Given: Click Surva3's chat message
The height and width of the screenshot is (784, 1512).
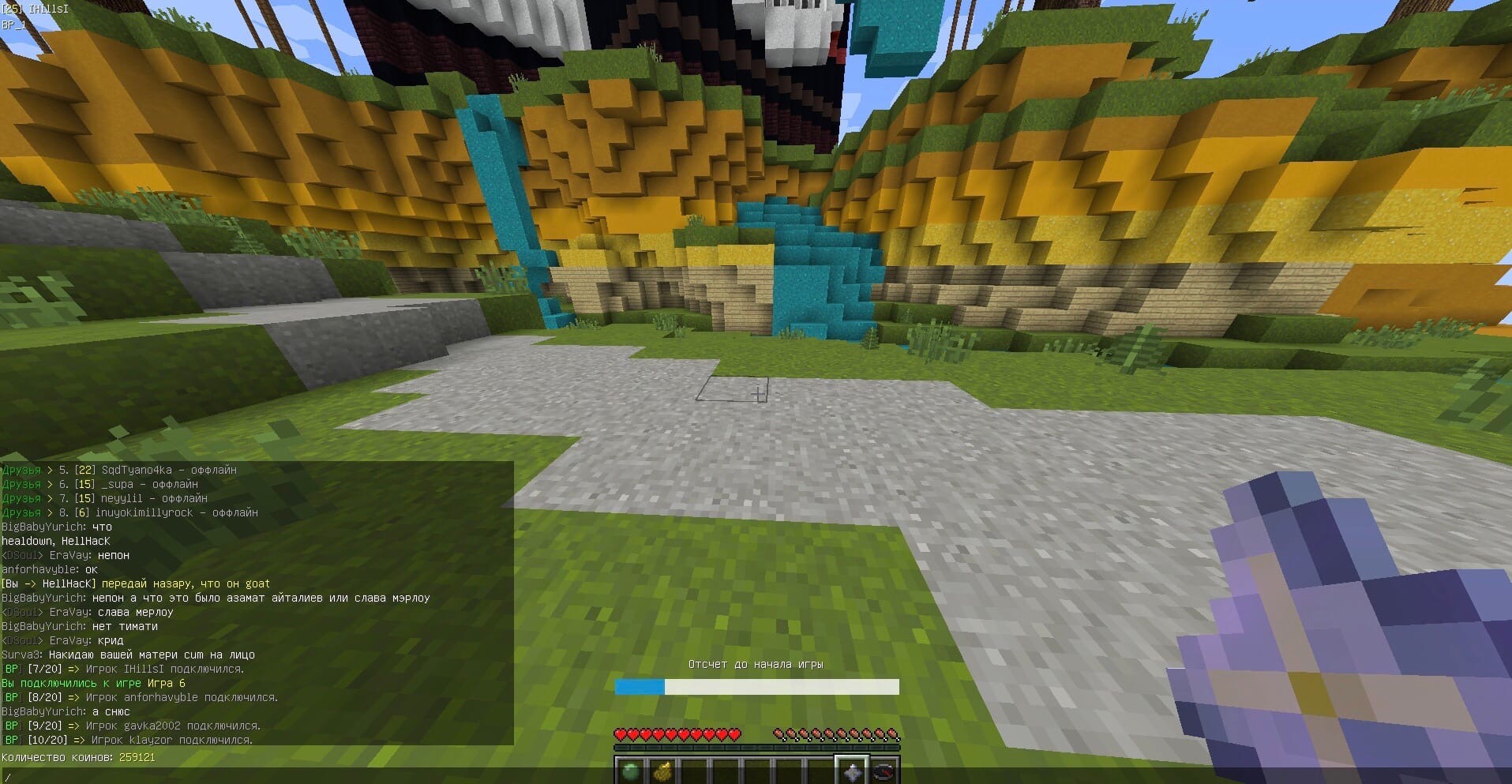Looking at the screenshot, I should pyautogui.click(x=126, y=655).
